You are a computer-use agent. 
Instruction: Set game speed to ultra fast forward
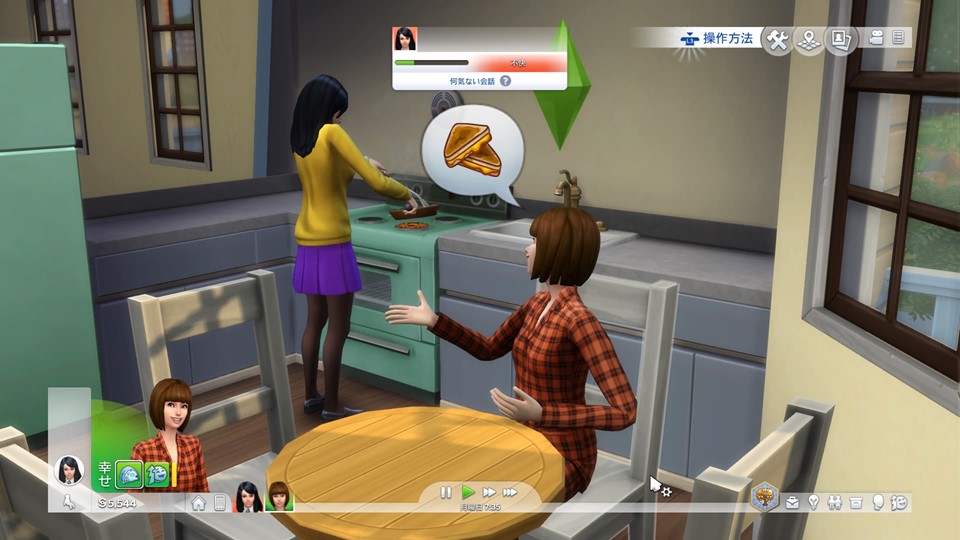tap(511, 492)
